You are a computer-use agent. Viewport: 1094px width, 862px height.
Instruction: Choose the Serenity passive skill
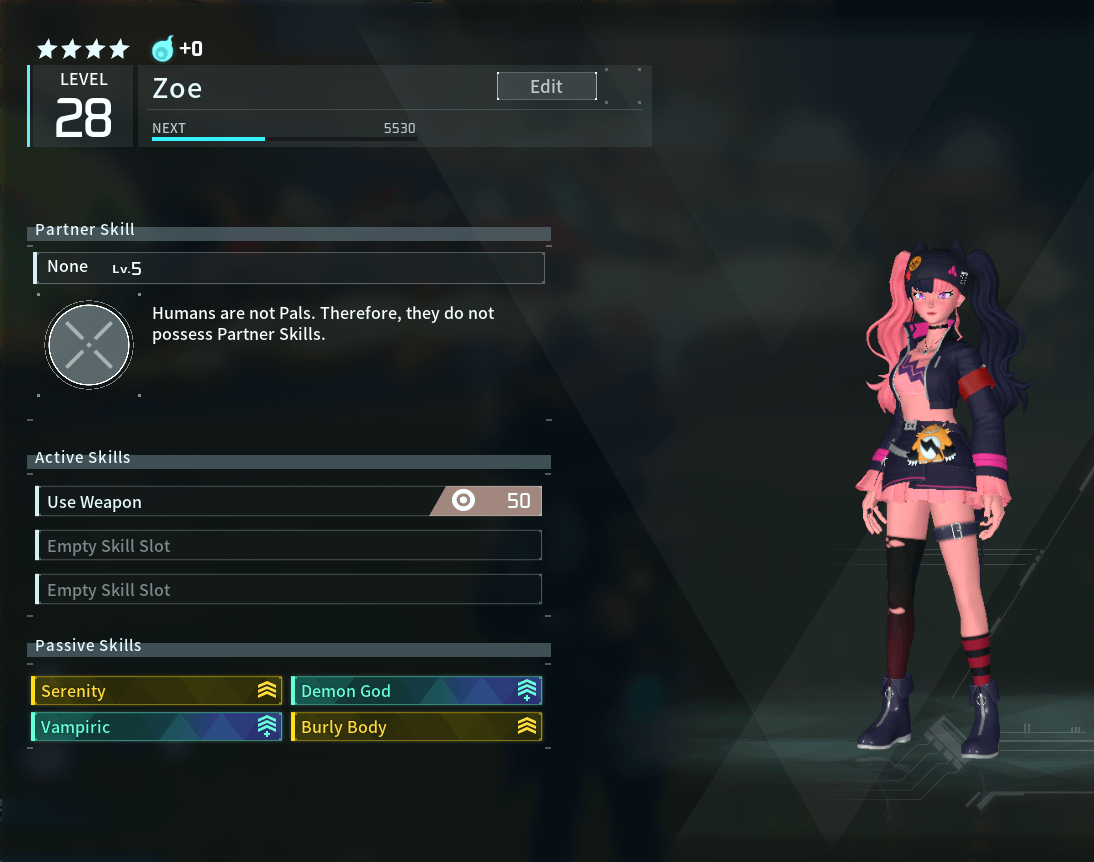click(157, 691)
